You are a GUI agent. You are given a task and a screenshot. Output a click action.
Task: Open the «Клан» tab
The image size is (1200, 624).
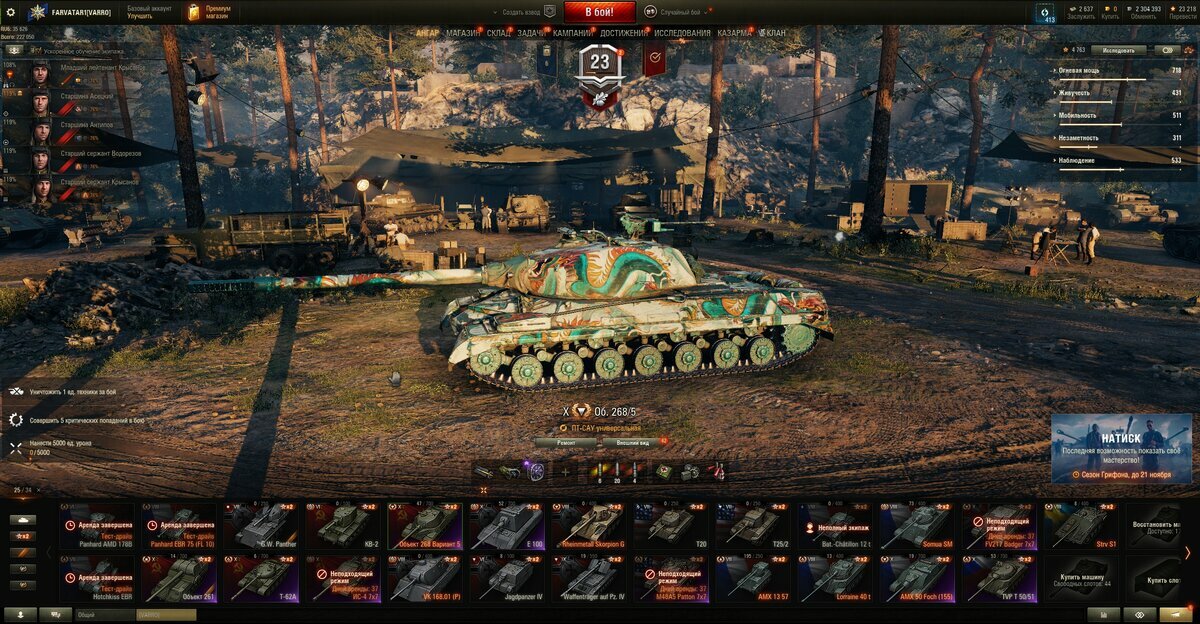pyautogui.click(x=775, y=33)
